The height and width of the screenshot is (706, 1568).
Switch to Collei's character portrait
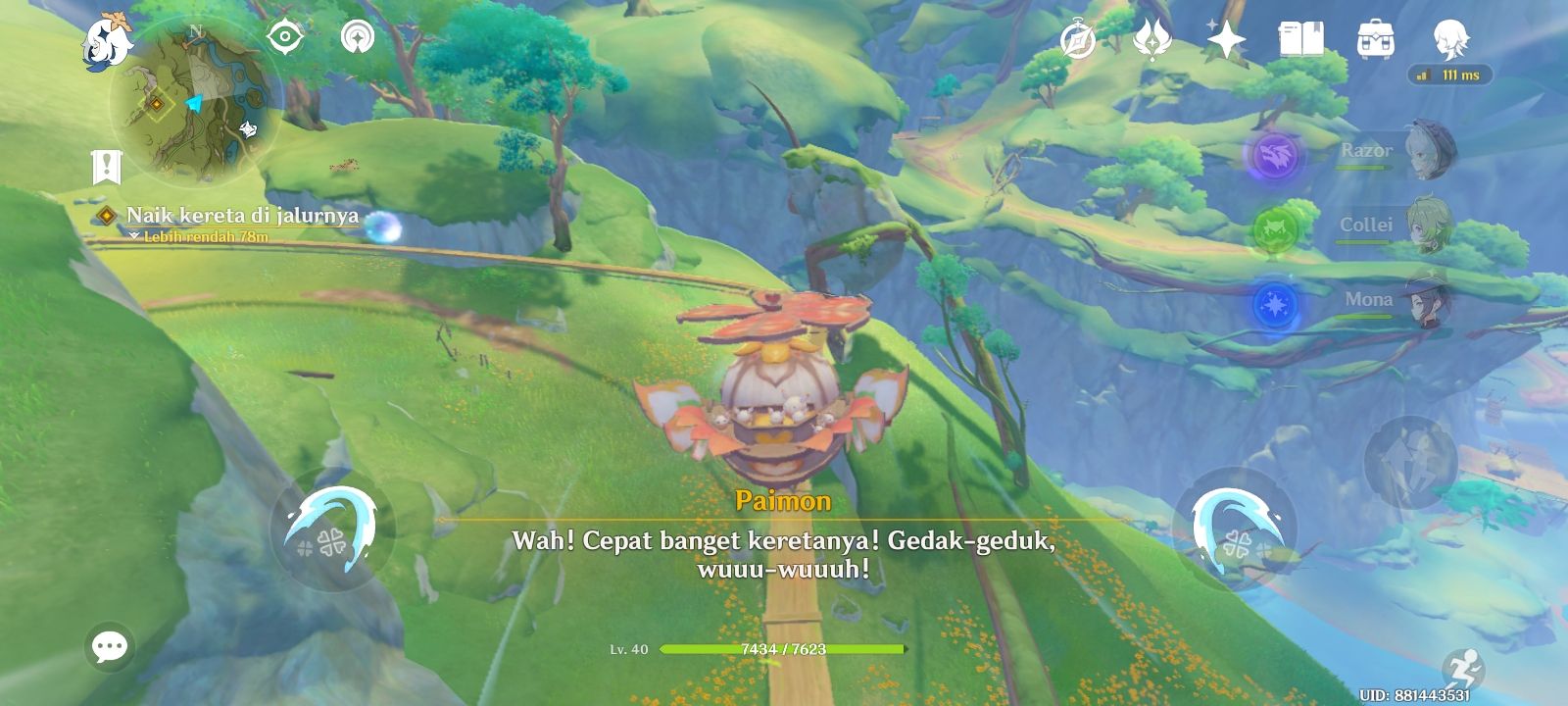click(1431, 225)
